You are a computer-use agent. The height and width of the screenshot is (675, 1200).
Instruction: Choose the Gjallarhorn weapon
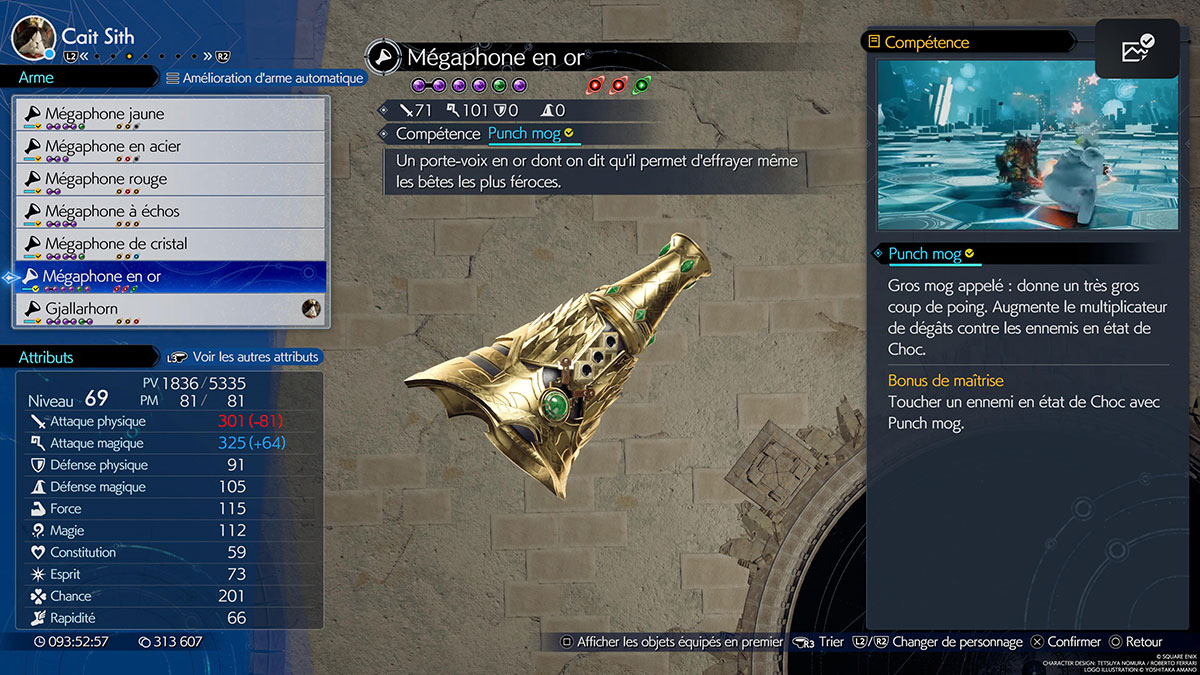tap(170, 309)
